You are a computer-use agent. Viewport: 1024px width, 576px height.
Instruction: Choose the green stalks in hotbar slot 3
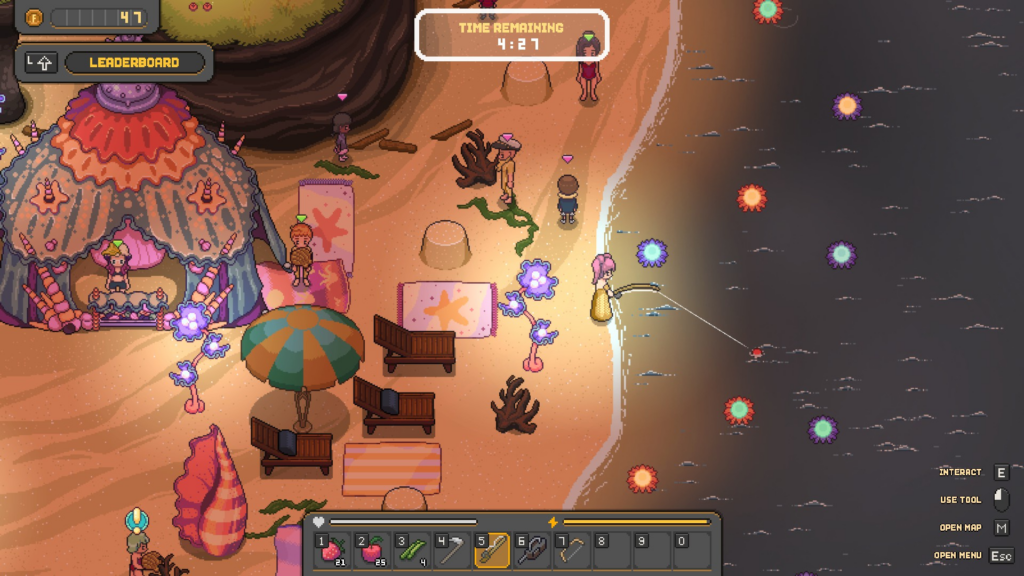pos(412,550)
